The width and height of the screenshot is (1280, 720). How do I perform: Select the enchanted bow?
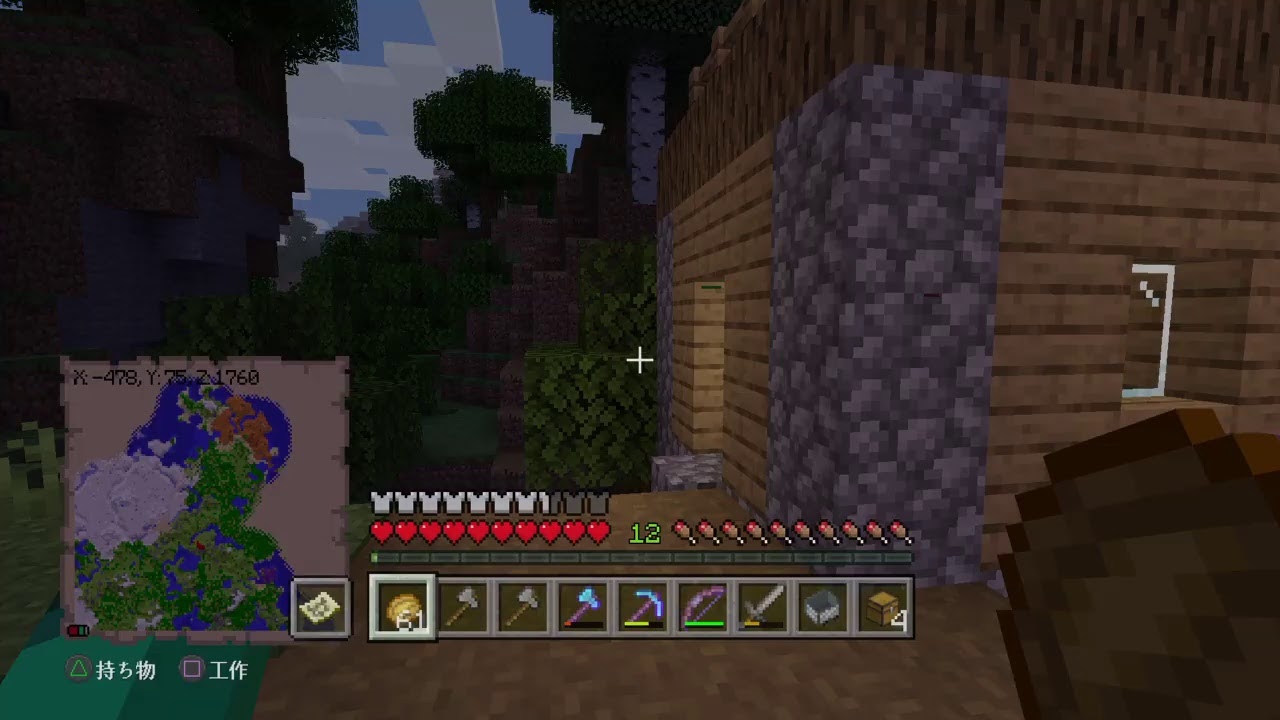[701, 609]
